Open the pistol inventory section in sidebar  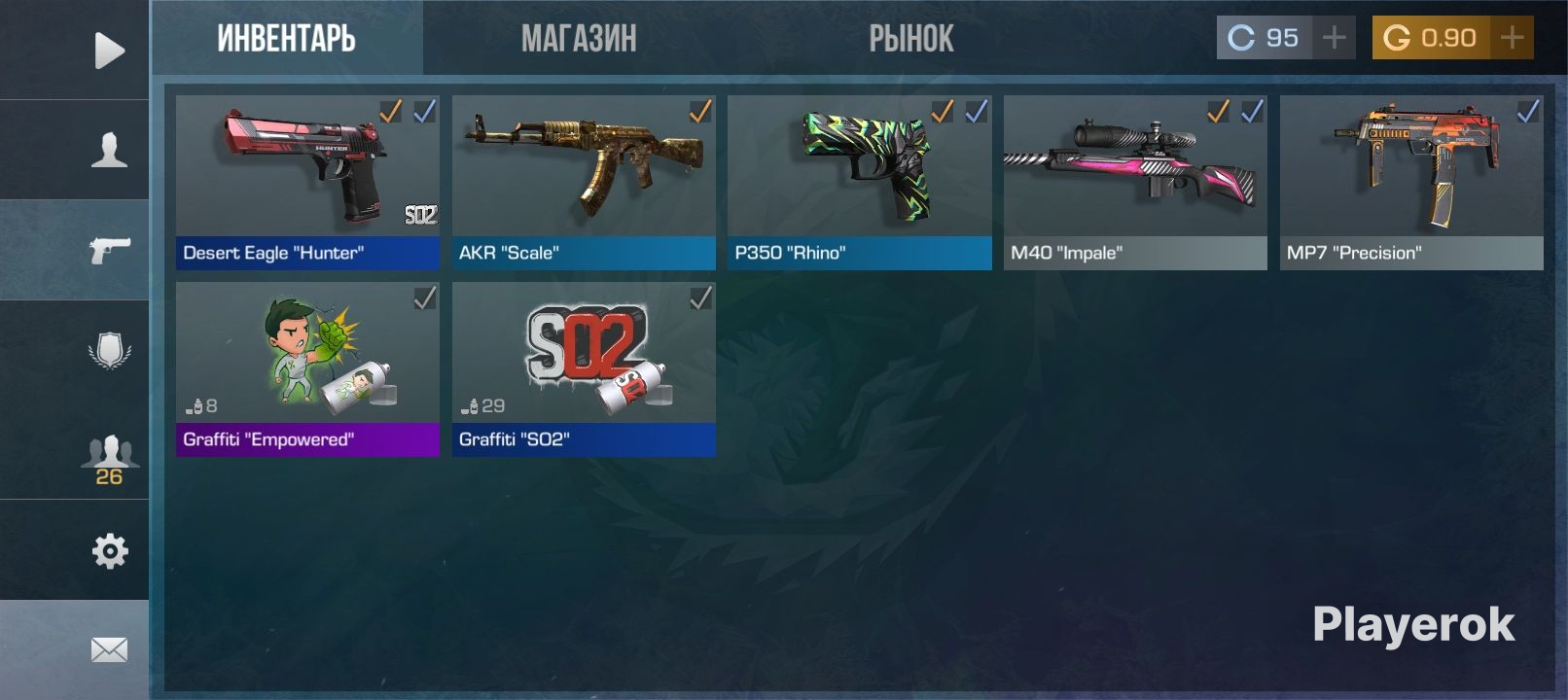click(109, 250)
